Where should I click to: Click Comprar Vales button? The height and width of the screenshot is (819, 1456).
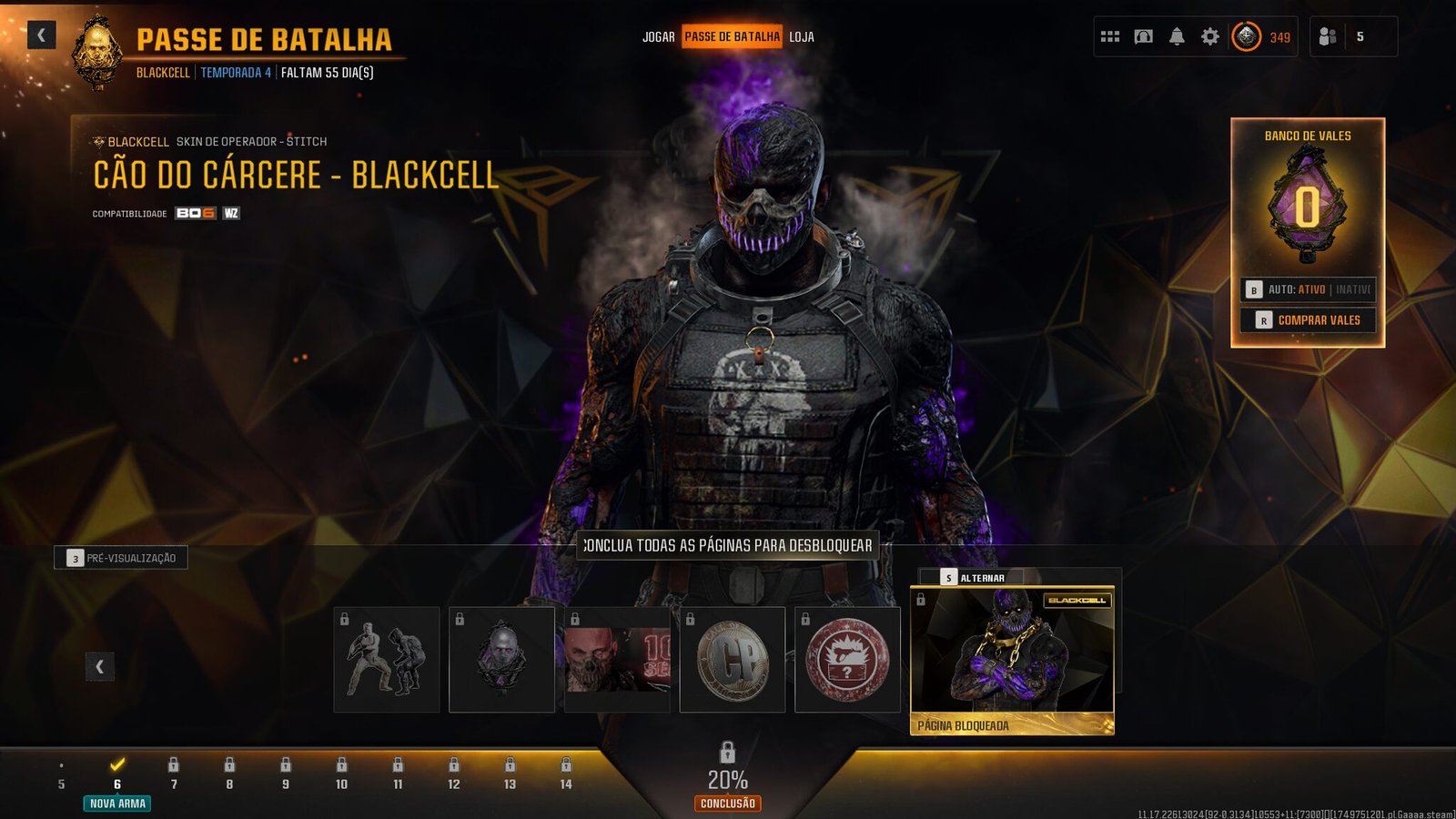1309,320
